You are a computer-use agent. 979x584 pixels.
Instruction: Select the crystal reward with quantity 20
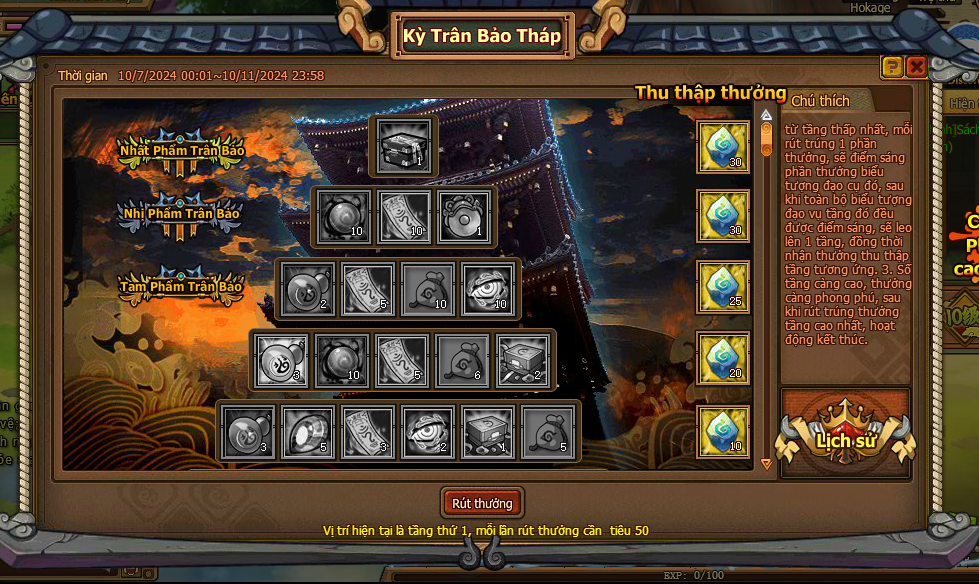[x=723, y=359]
